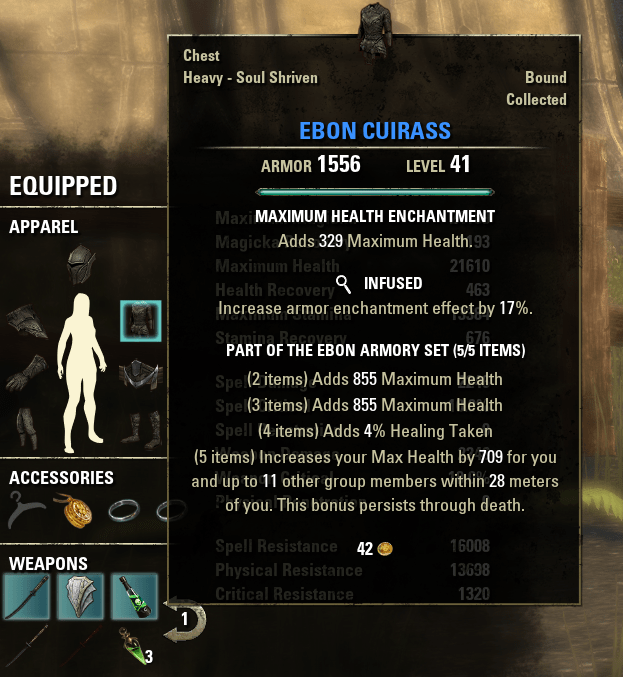This screenshot has width=623, height=677.
Task: Select the silver ring next to the amulet
Action: tap(126, 511)
